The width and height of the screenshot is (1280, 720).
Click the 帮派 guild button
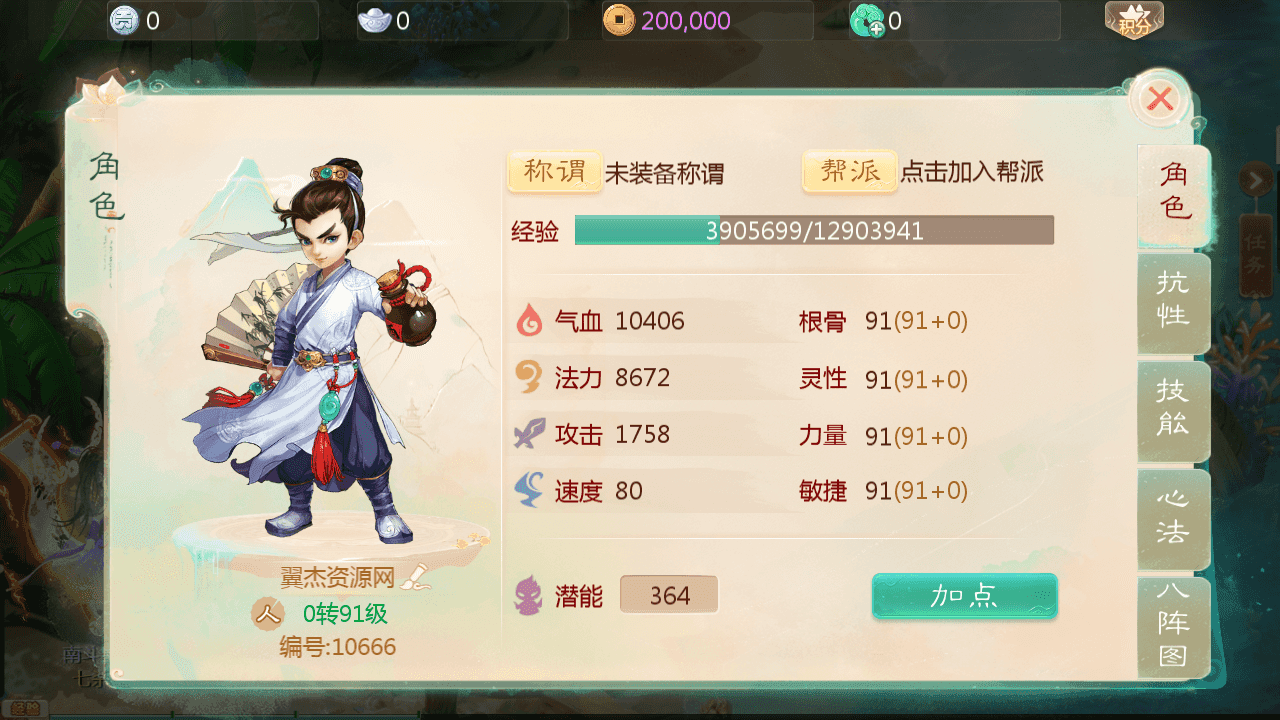point(850,172)
